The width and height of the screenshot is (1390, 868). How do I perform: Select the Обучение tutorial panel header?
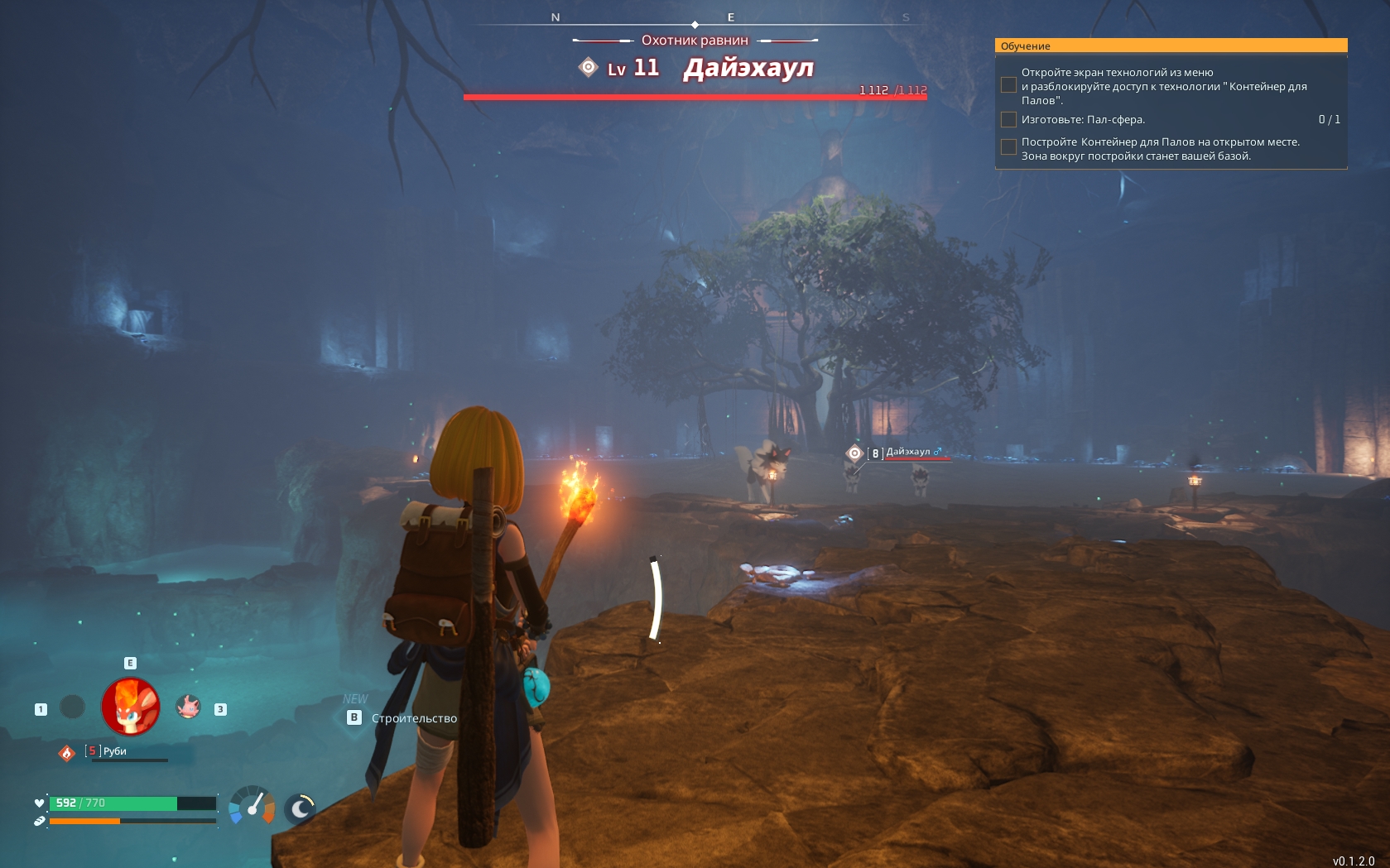click(x=1171, y=46)
